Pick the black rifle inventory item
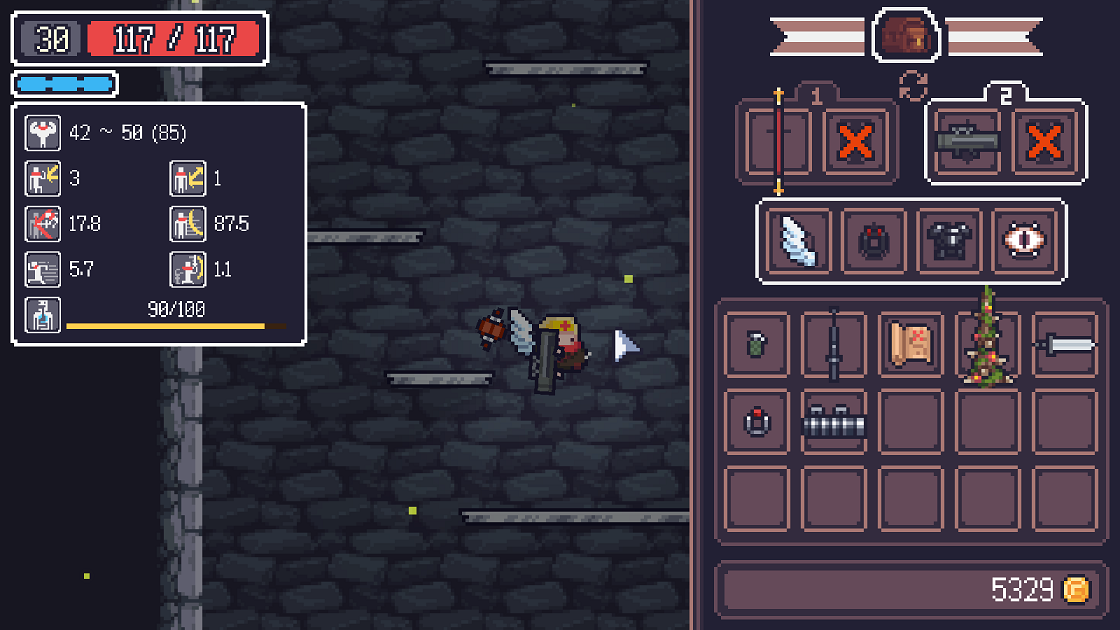Viewport: 1120px width, 630px height. pos(833,344)
